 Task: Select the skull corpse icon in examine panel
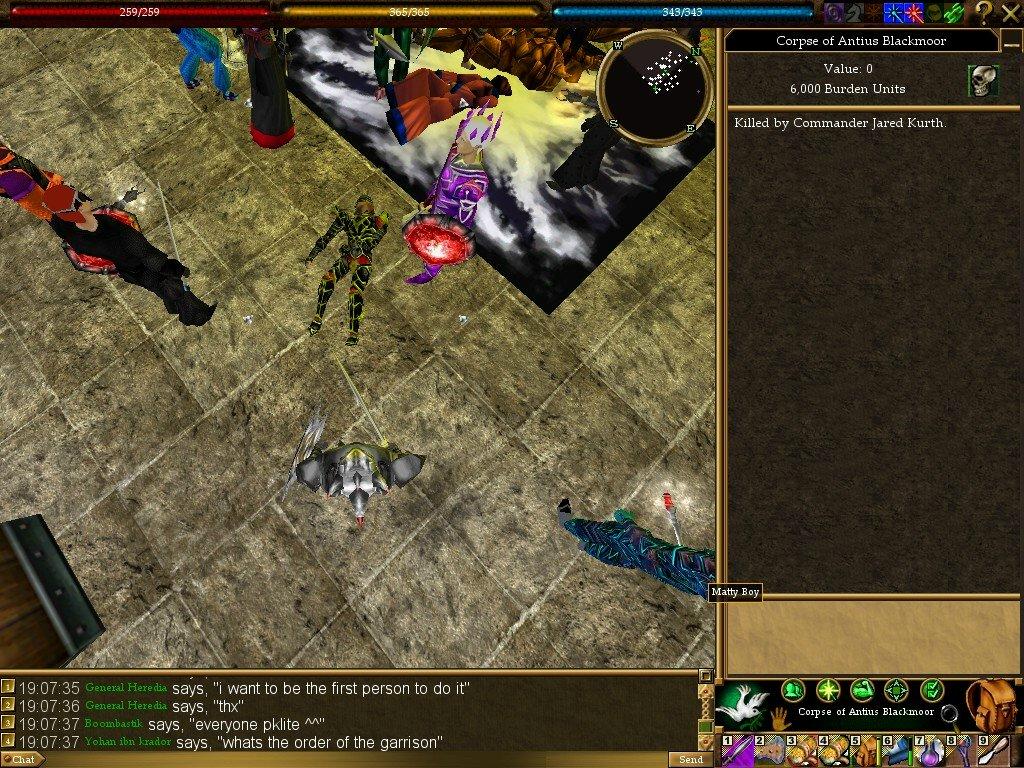pyautogui.click(x=982, y=81)
